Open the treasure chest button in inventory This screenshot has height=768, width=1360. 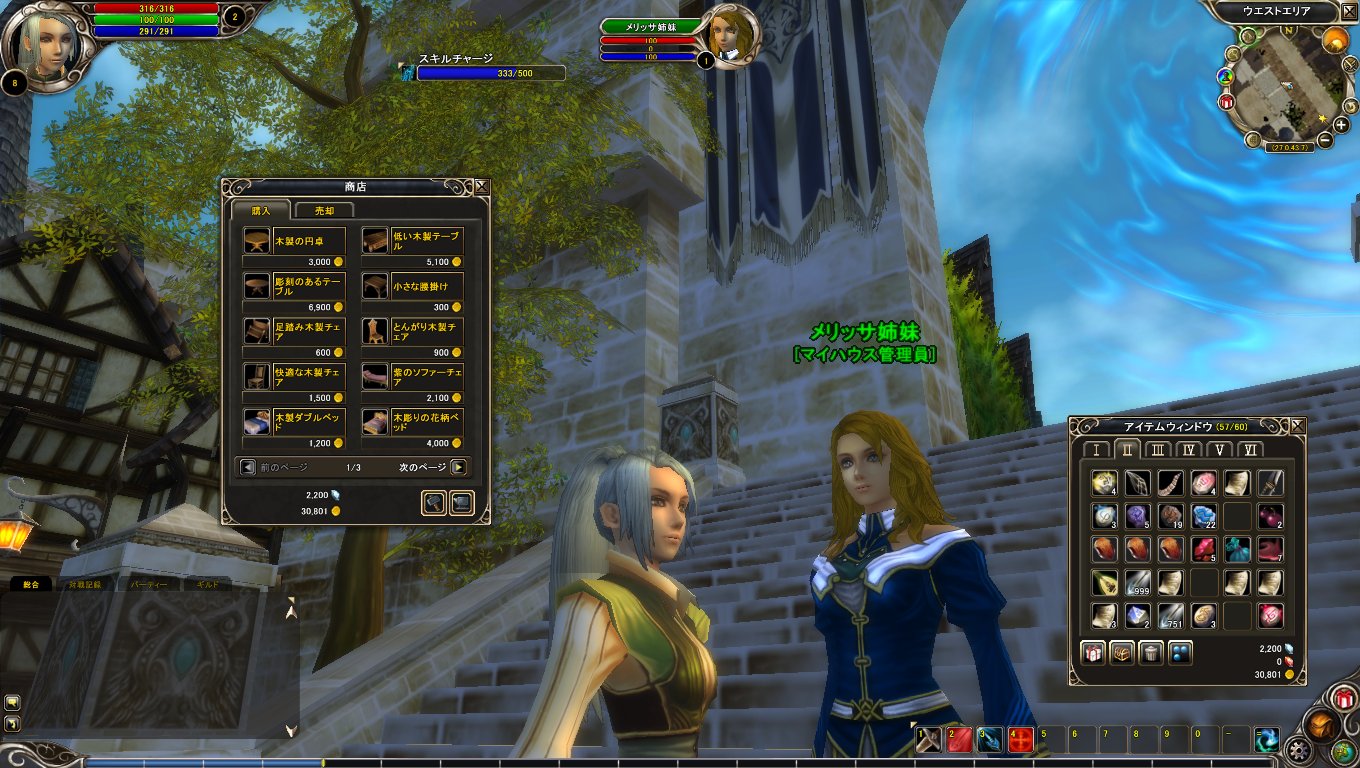coord(1122,653)
